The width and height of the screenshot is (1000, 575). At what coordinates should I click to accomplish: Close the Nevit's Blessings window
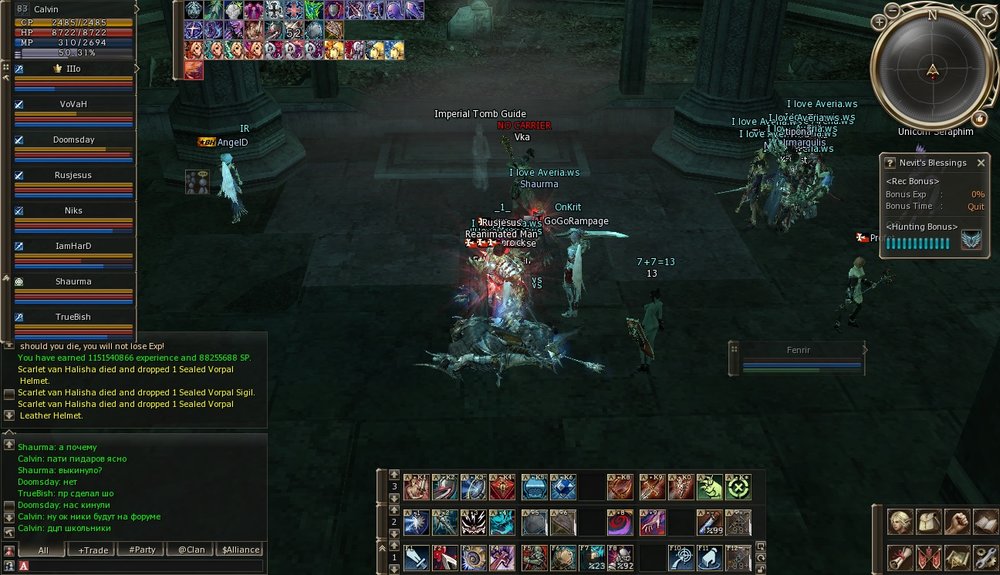click(x=980, y=163)
